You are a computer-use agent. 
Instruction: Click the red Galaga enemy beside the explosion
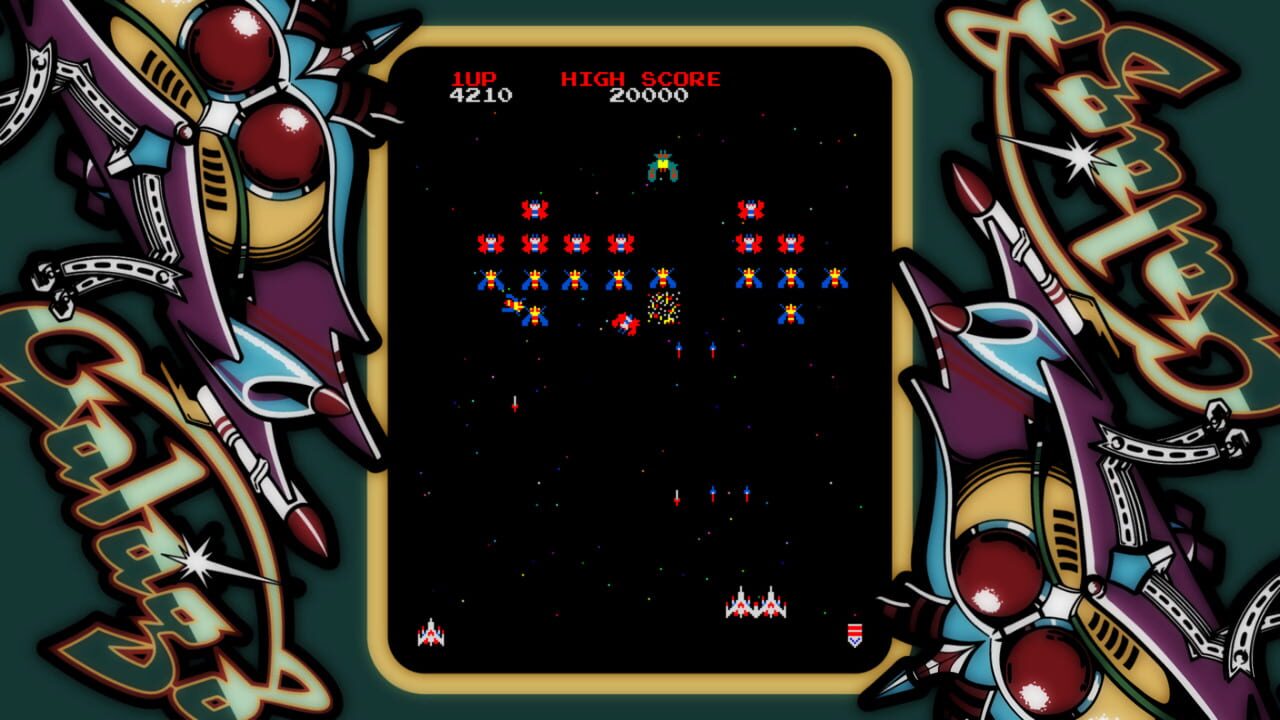click(x=624, y=323)
